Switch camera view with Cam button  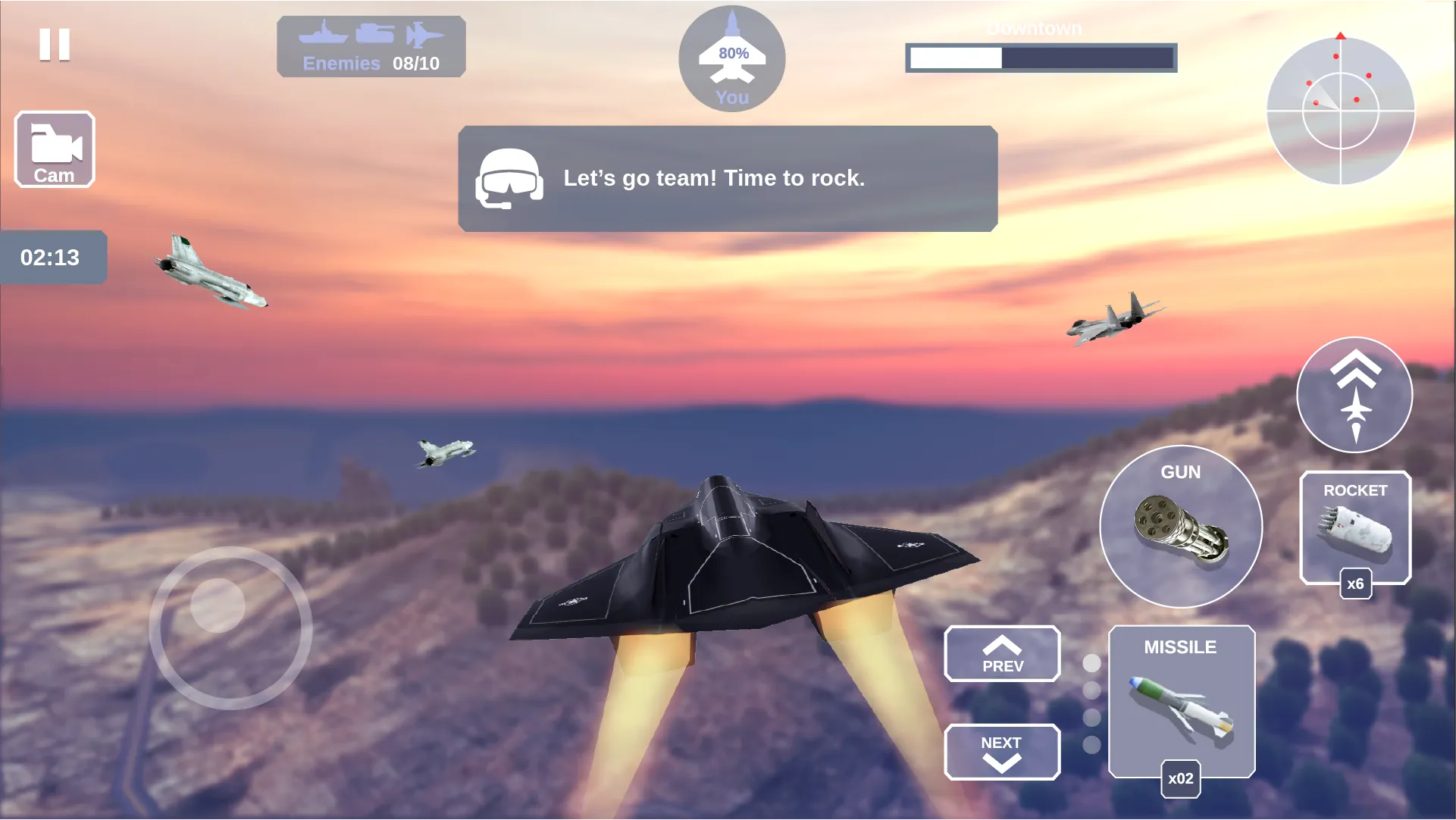click(x=55, y=149)
